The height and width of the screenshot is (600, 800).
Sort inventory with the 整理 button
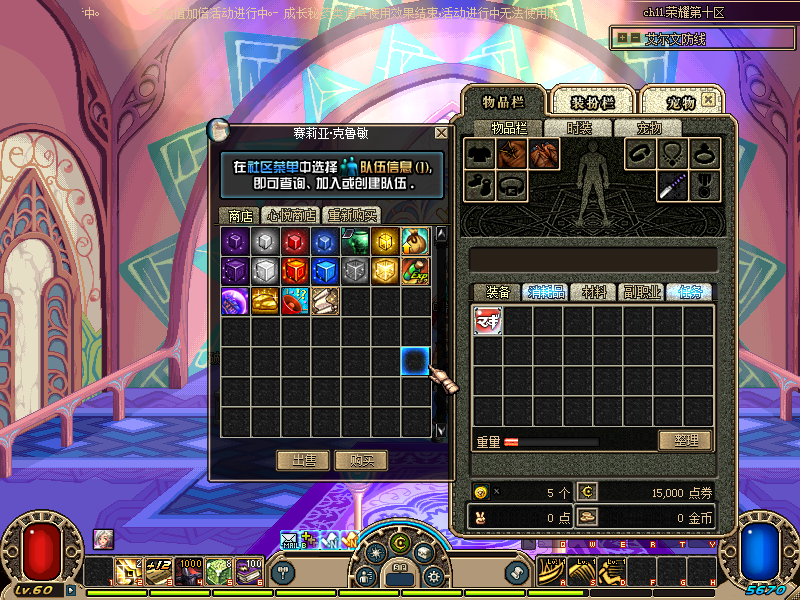(x=685, y=441)
